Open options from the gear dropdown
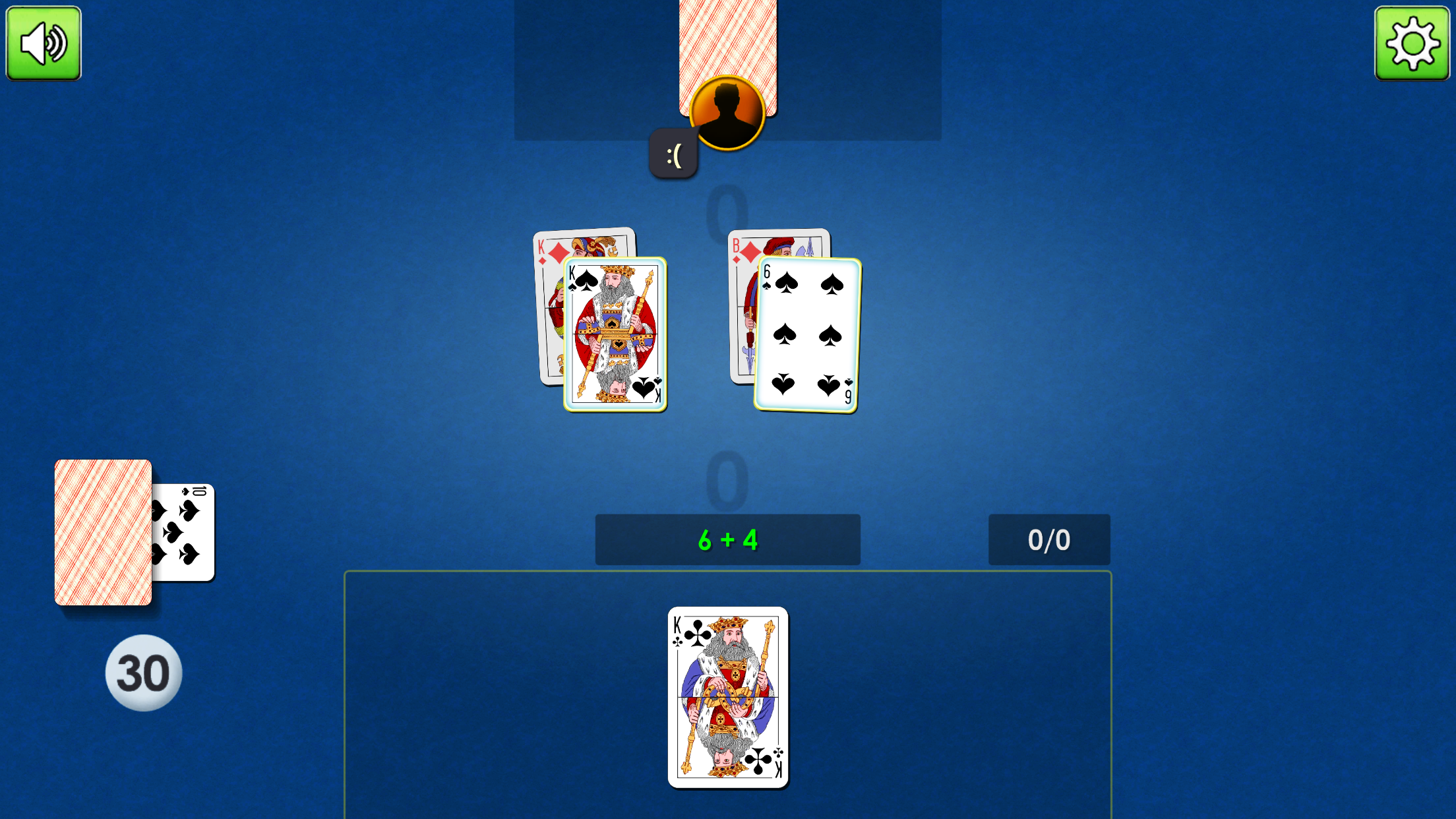 [1412, 42]
